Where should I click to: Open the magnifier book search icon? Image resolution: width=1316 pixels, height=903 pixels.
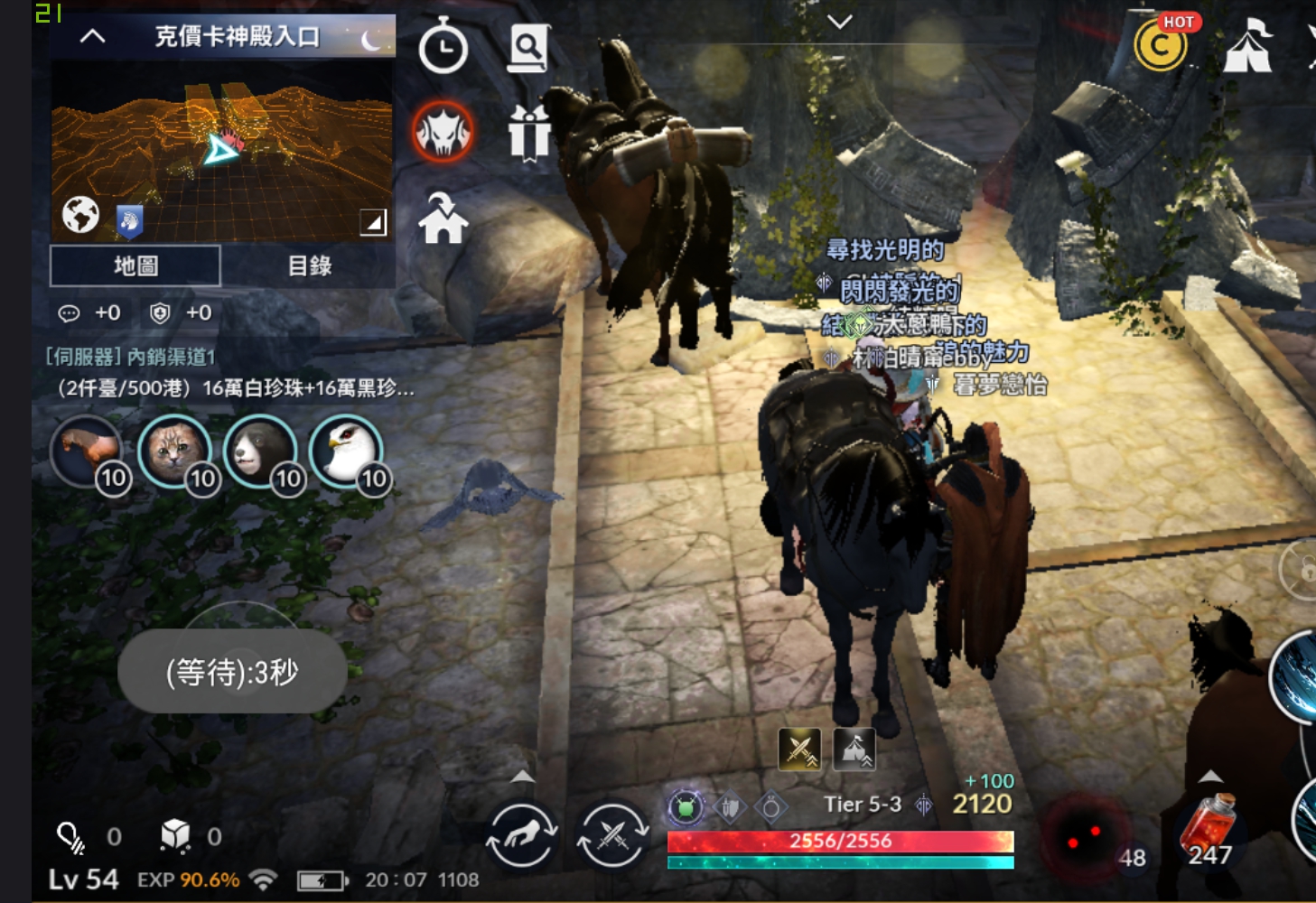(x=528, y=47)
